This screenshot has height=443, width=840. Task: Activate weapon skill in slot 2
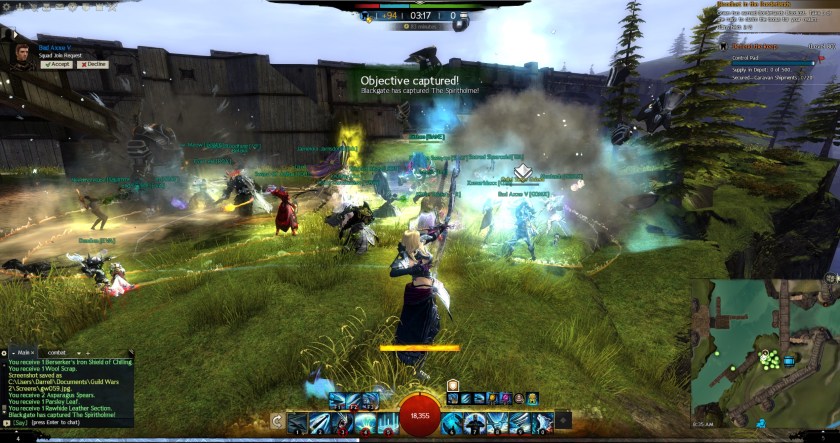319,423
